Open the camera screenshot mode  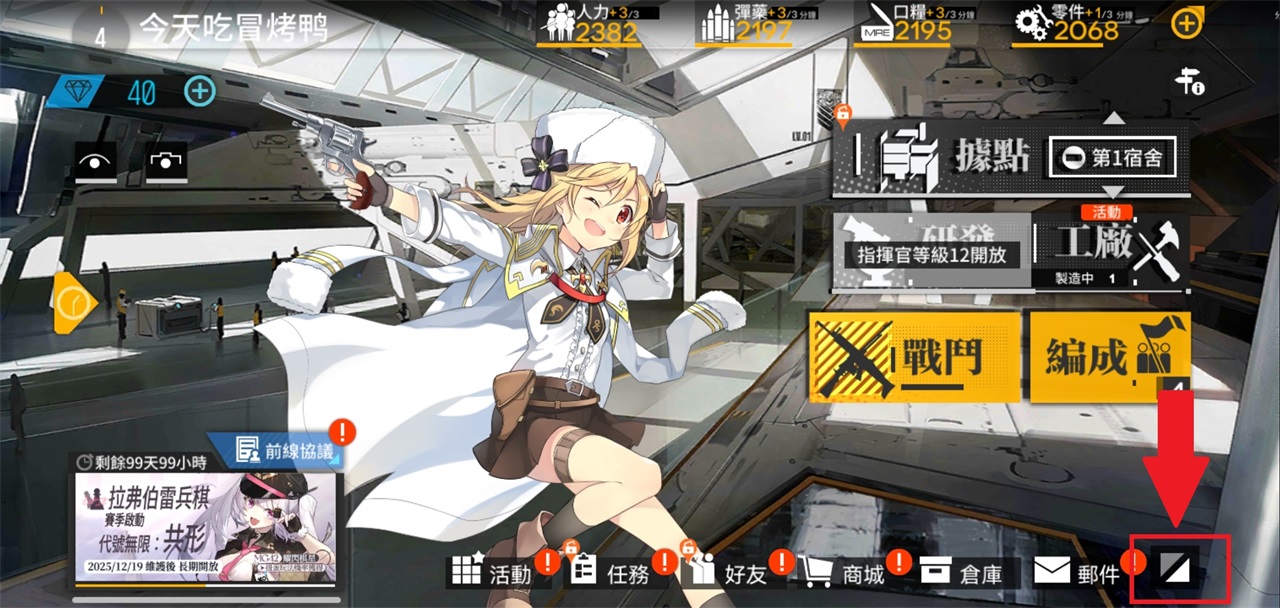166,161
